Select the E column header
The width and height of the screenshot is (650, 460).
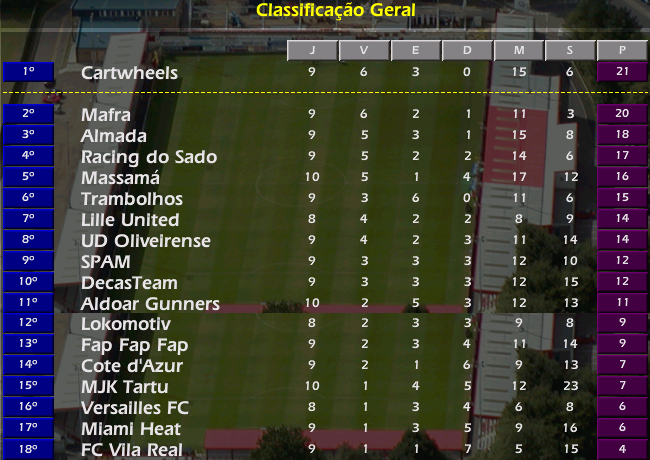click(x=416, y=50)
